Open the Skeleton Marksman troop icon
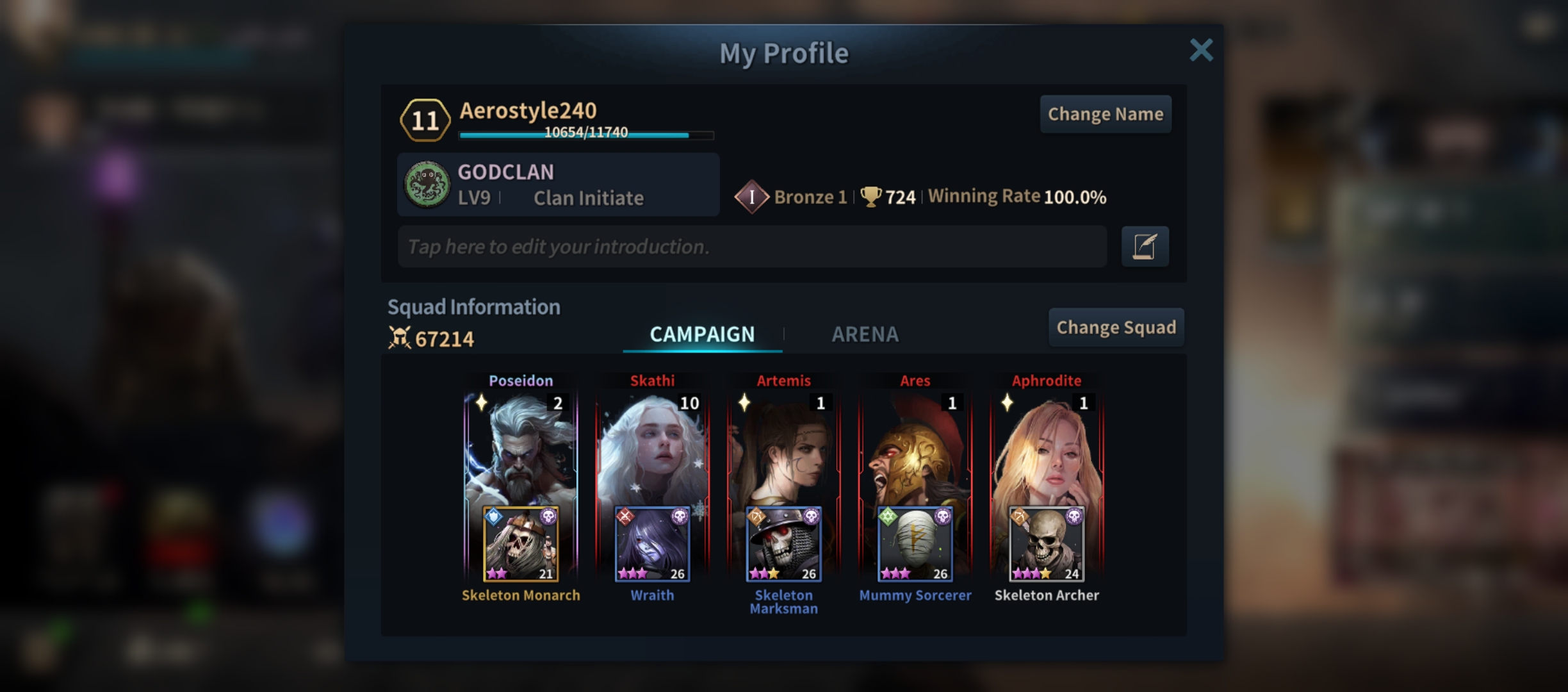The image size is (1568, 692). [x=783, y=544]
